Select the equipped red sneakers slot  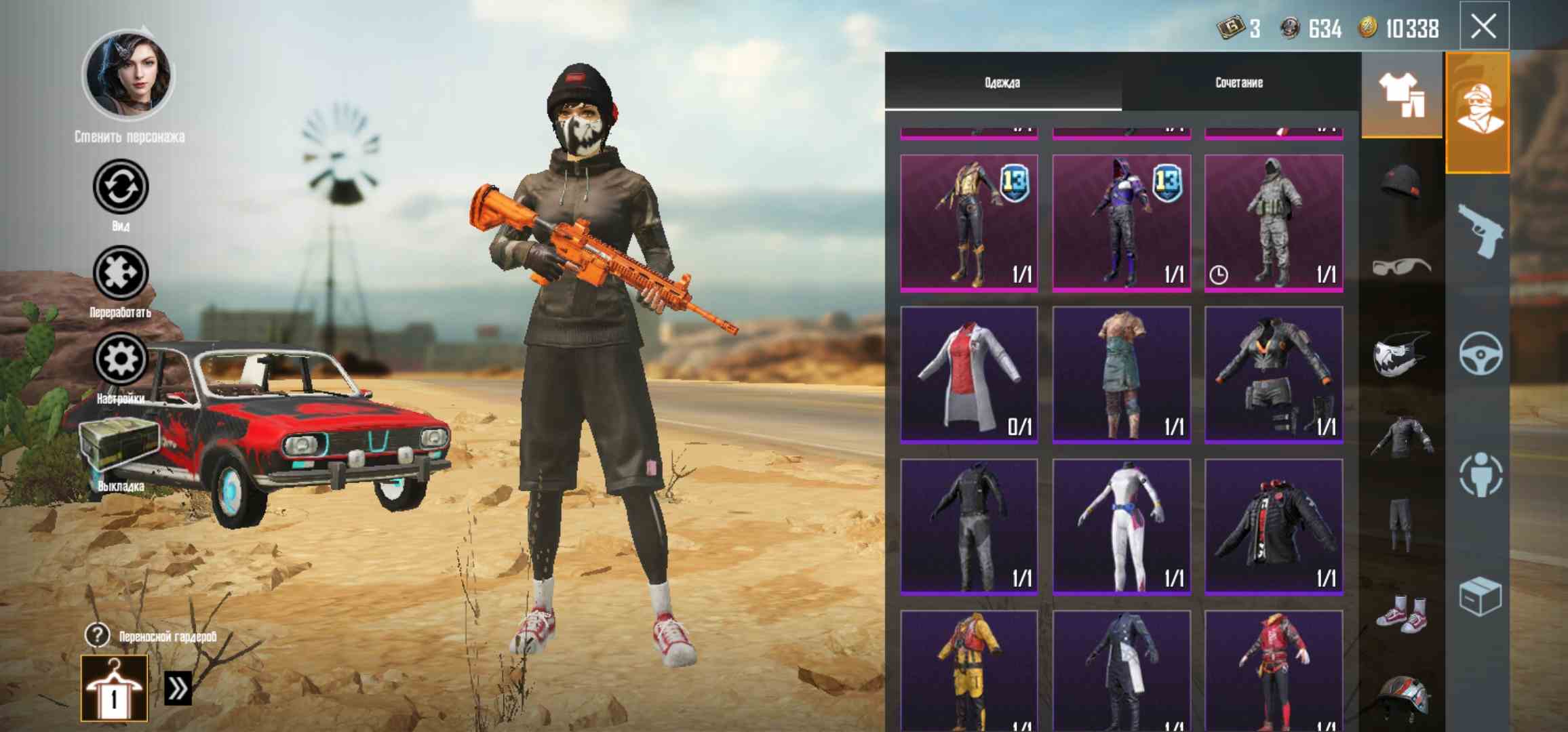(x=1401, y=613)
